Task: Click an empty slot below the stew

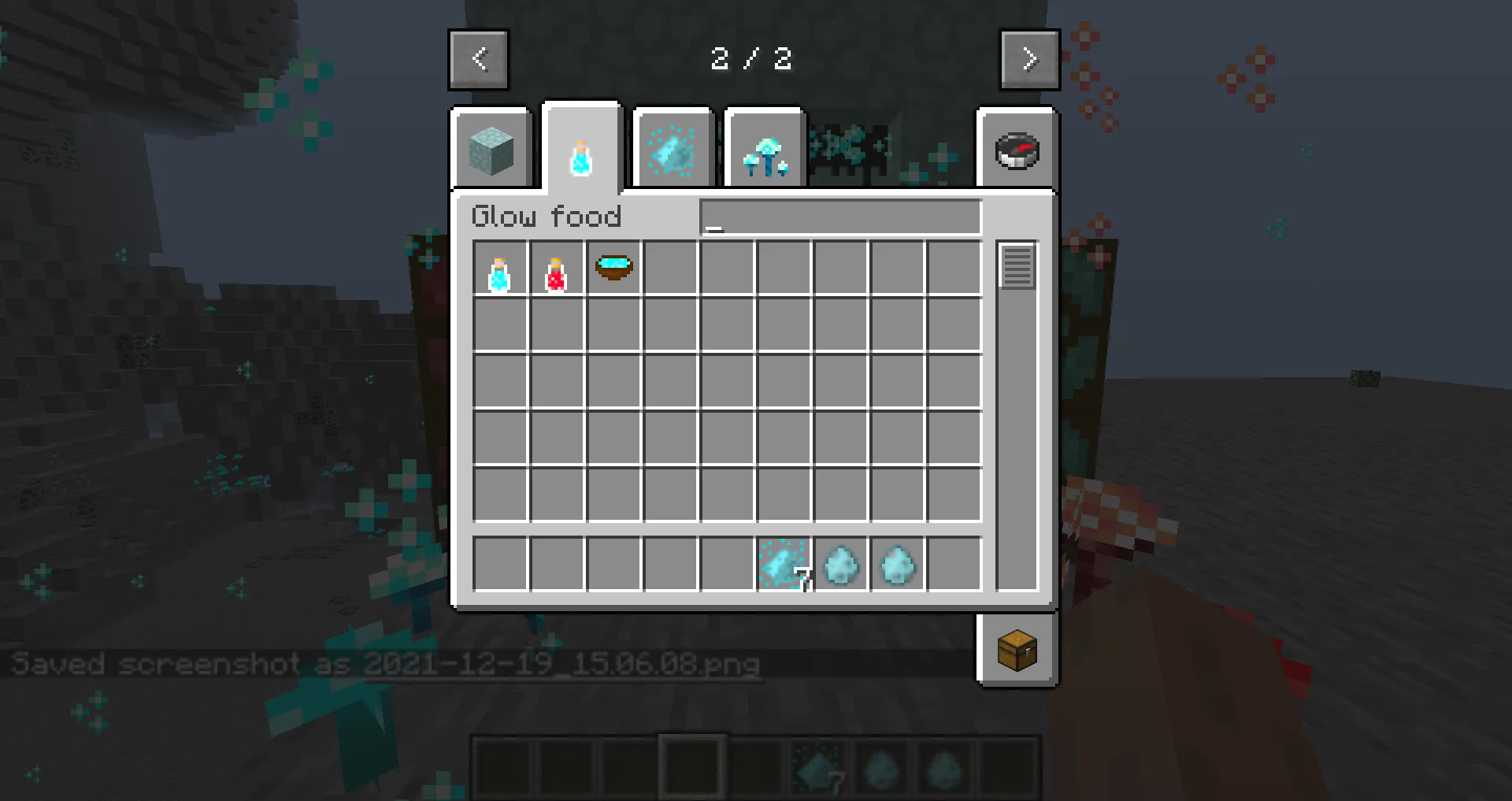Action: [613, 325]
